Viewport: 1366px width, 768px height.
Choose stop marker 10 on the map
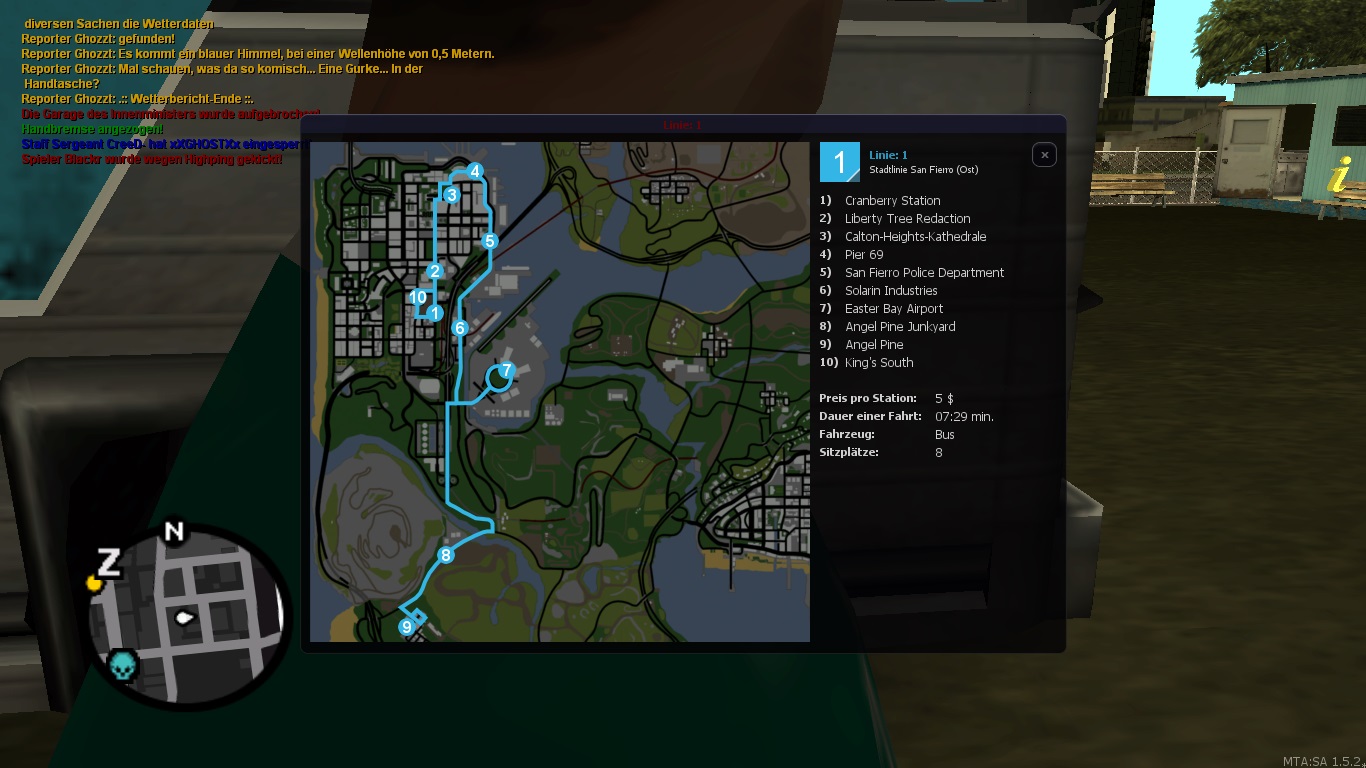[x=418, y=297]
